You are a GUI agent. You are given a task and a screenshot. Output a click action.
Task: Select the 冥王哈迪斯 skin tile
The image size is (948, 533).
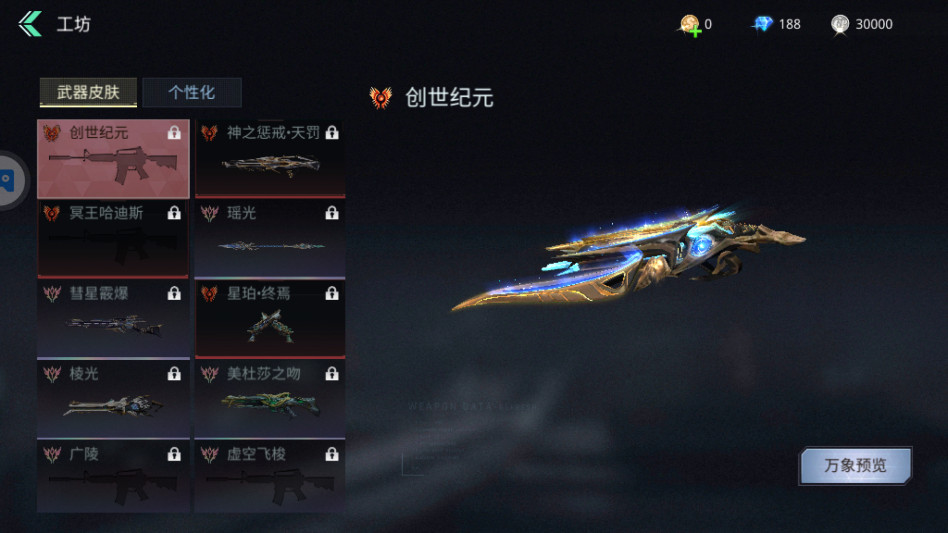[113, 239]
